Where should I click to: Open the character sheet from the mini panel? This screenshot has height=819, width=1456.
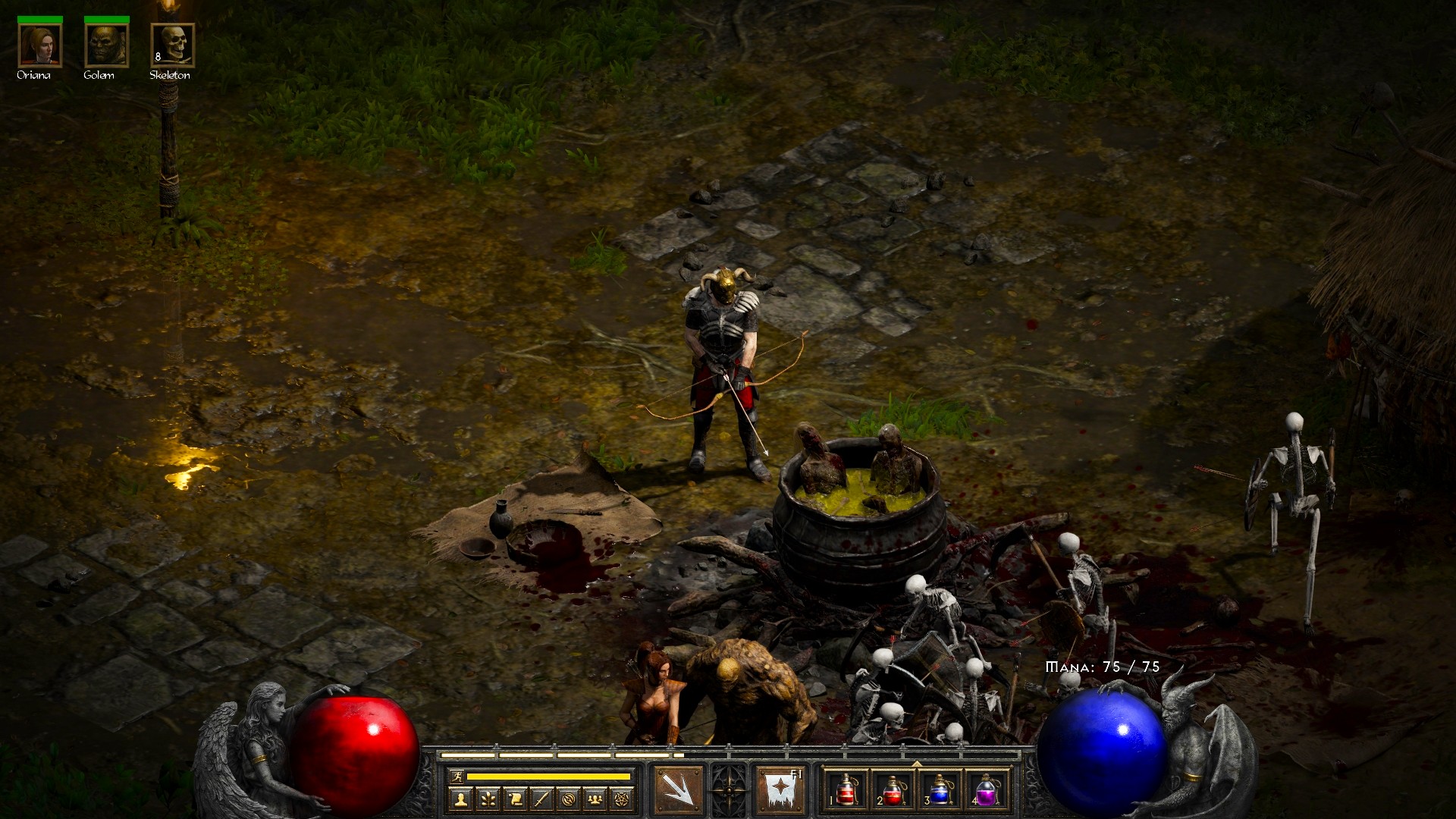pos(460,799)
